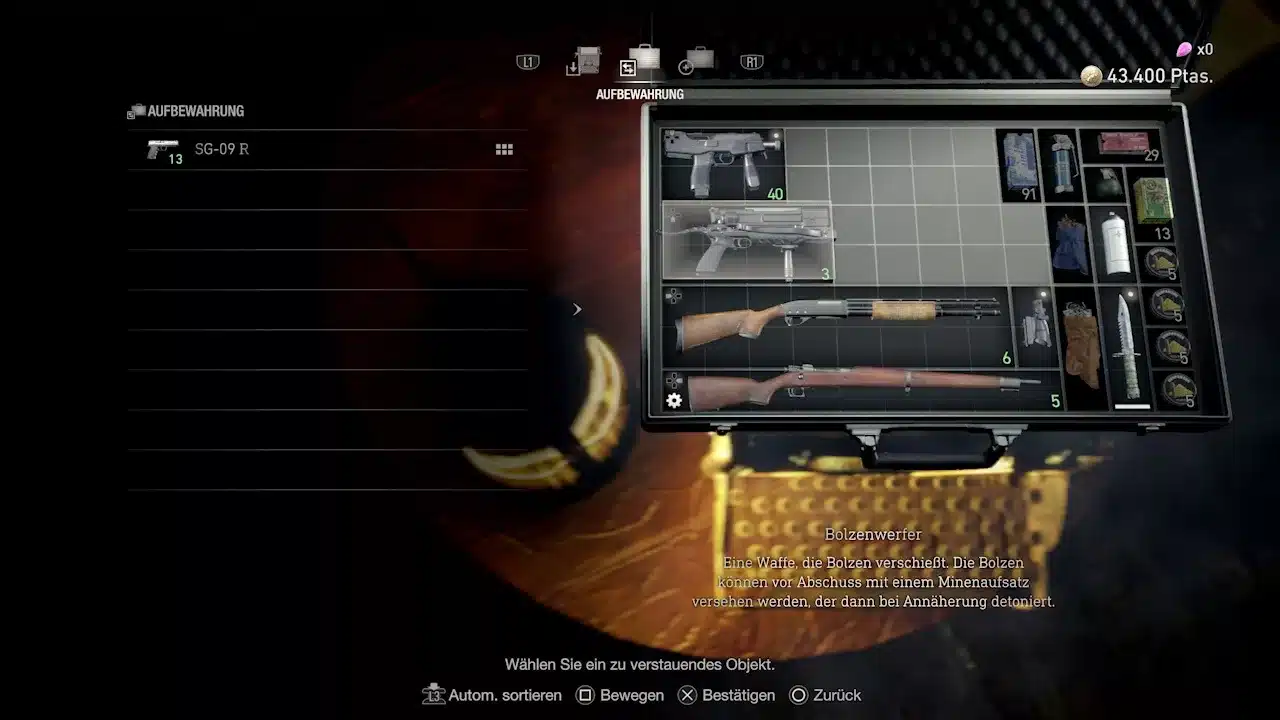Choose the blue cloth pouch item

(x=1070, y=246)
